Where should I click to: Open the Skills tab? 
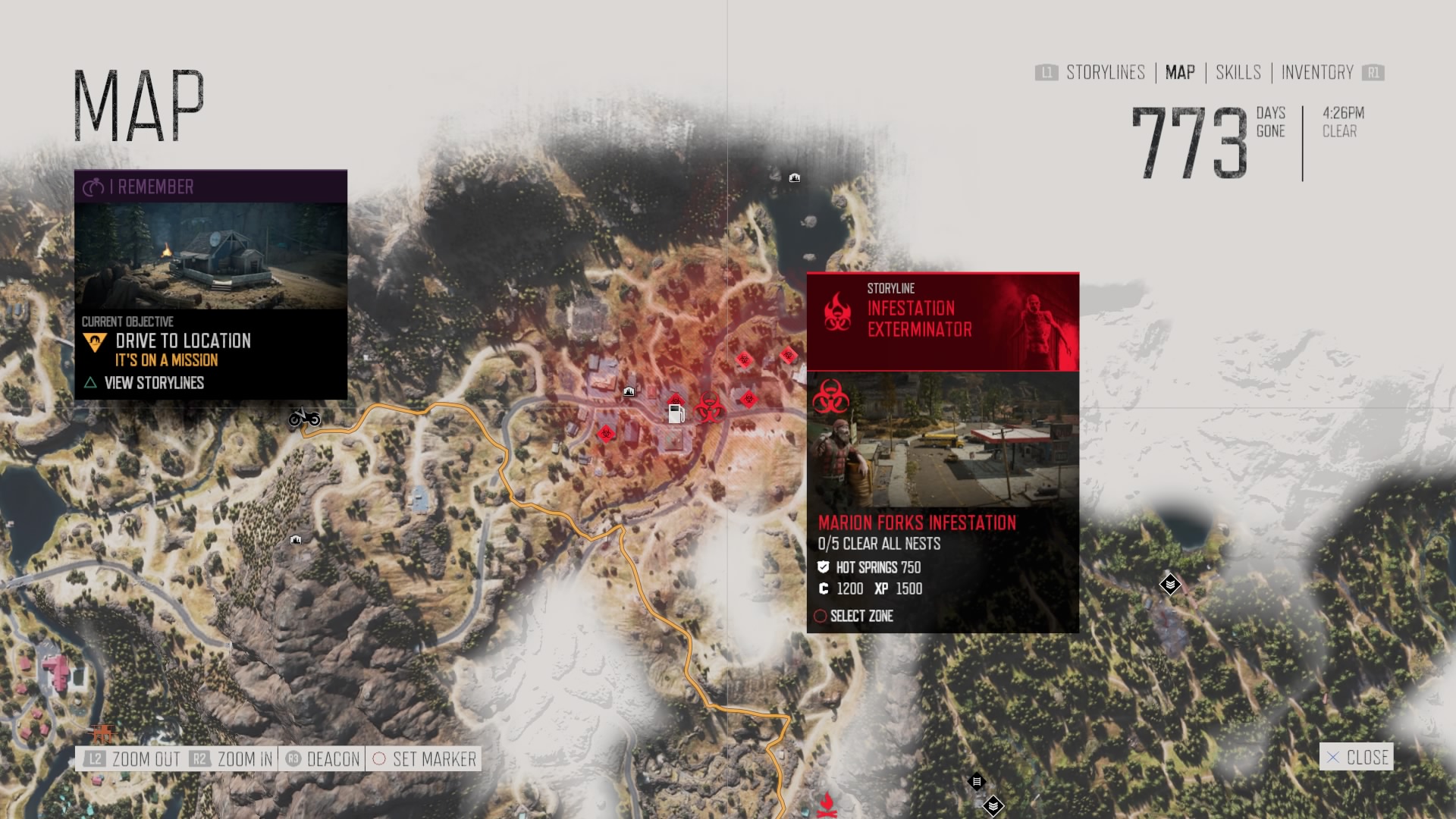[x=1238, y=73]
